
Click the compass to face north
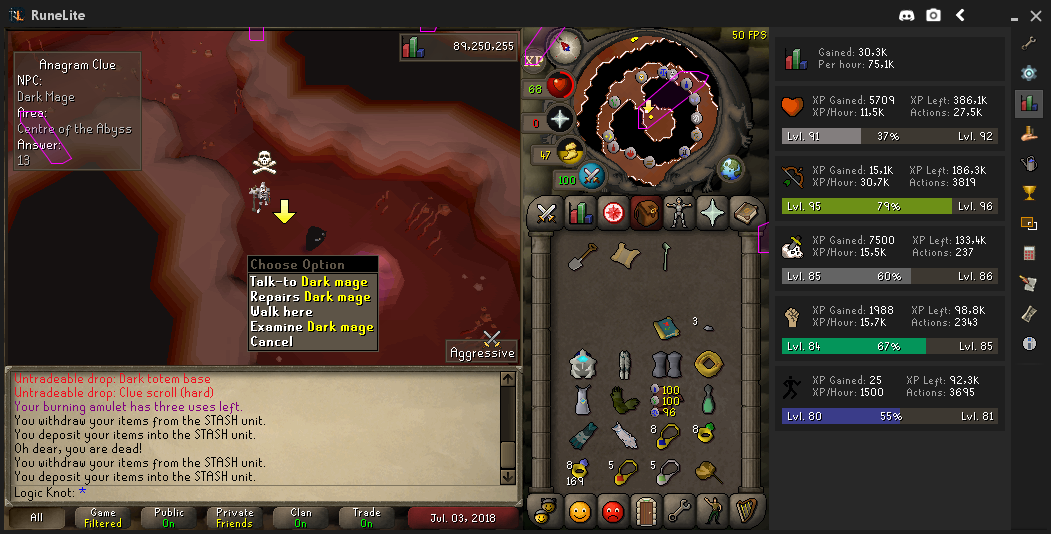tap(570, 45)
